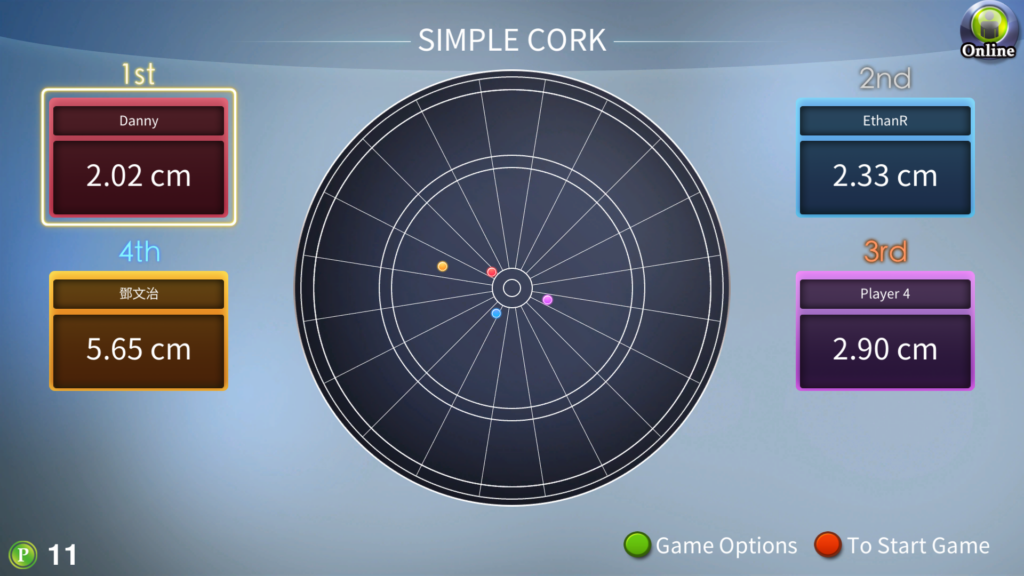Select EthanR's player panel
This screenshot has height=576, width=1024.
tap(885, 158)
